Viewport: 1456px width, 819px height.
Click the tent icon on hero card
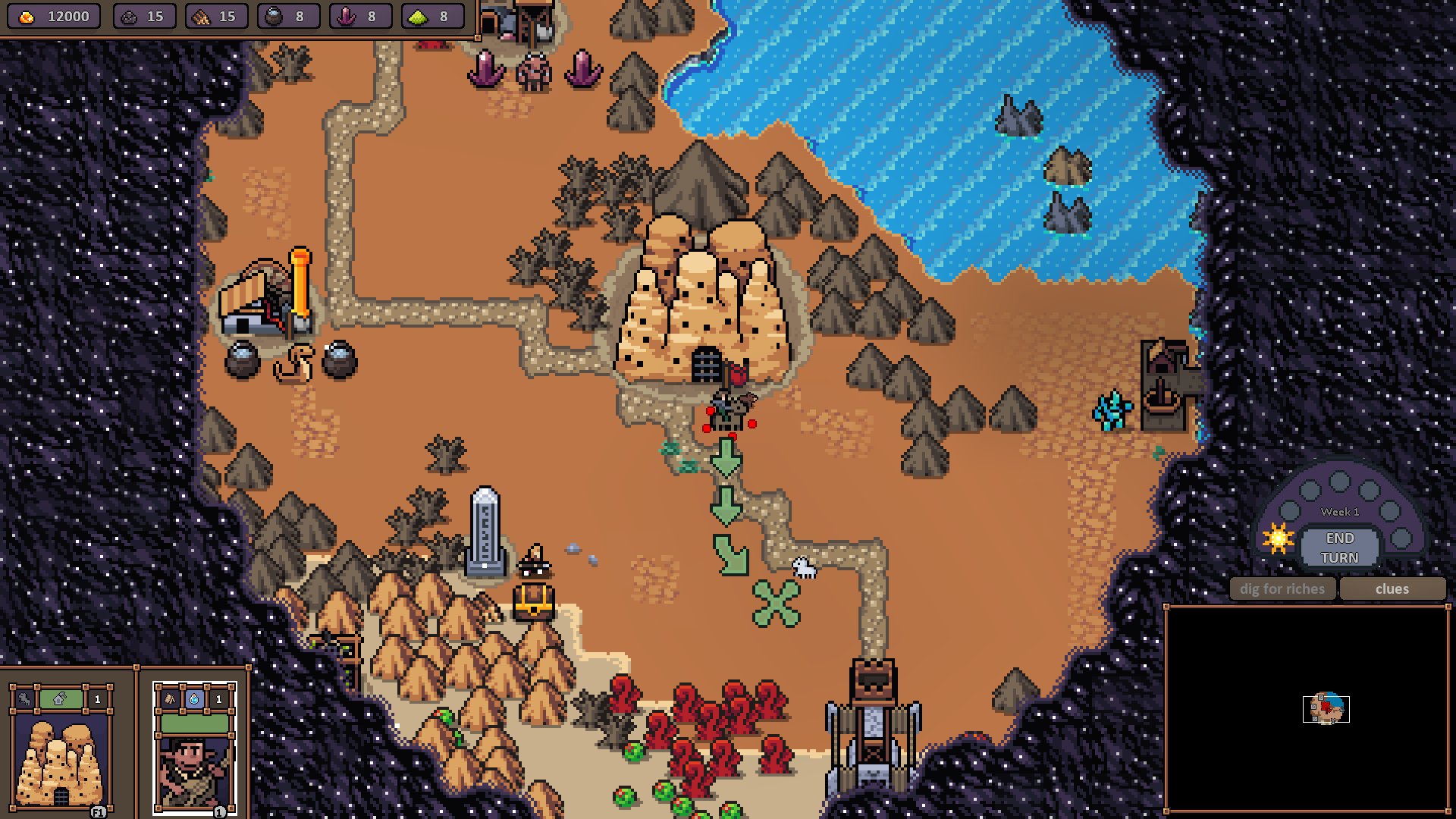171,699
